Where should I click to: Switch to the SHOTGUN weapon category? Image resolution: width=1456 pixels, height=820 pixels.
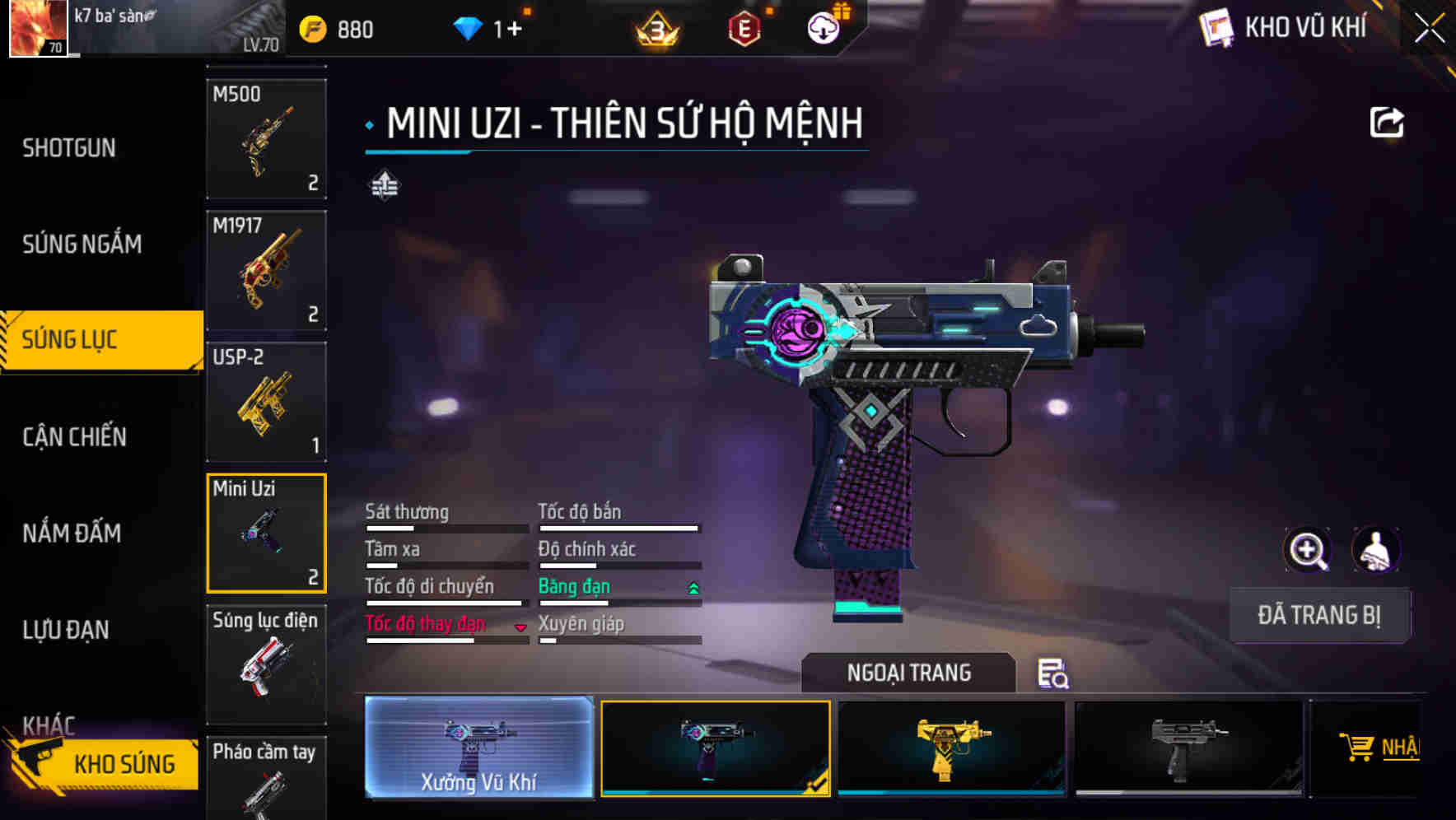[69, 147]
